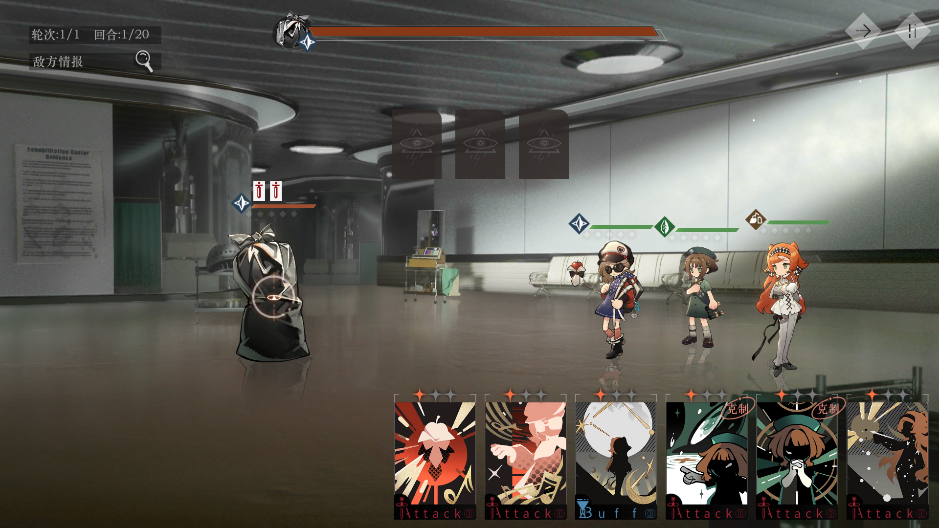The width and height of the screenshot is (939, 528).
Task: Pick the orange-haired silhouette Attack card
Action: tap(887, 458)
